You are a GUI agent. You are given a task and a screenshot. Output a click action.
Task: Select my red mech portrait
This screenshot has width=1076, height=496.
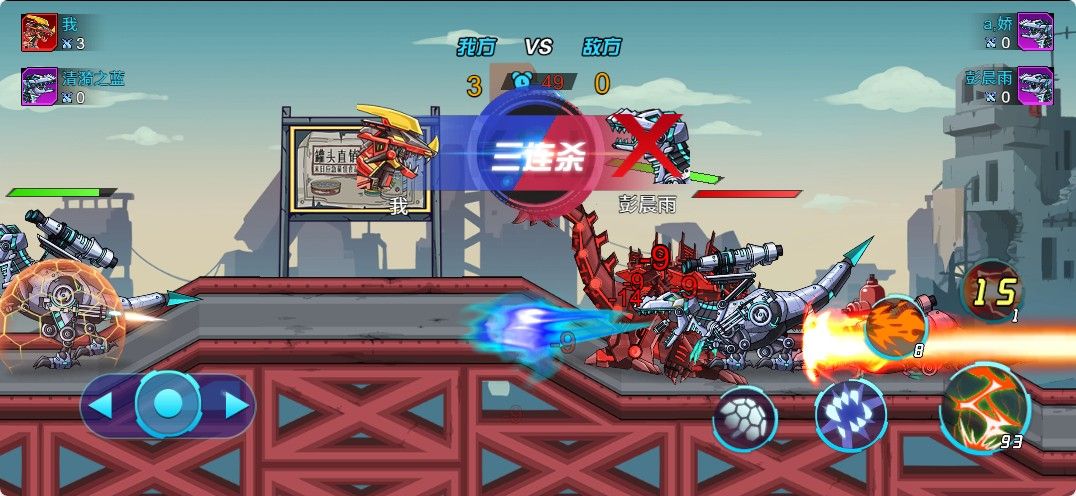[39, 32]
